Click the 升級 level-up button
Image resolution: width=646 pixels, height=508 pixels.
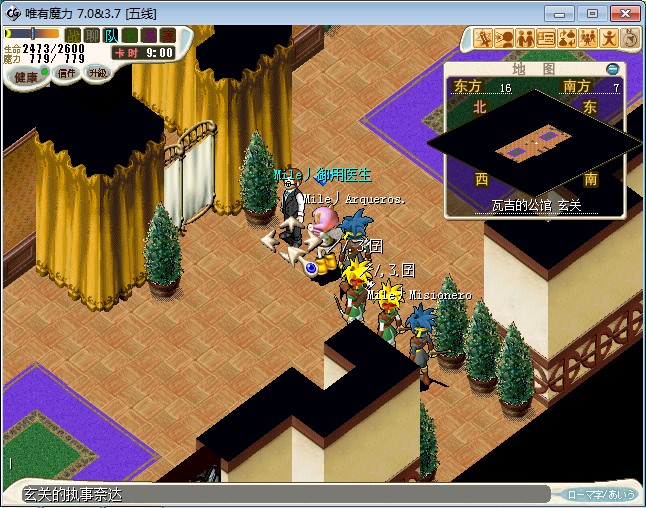coord(97,74)
